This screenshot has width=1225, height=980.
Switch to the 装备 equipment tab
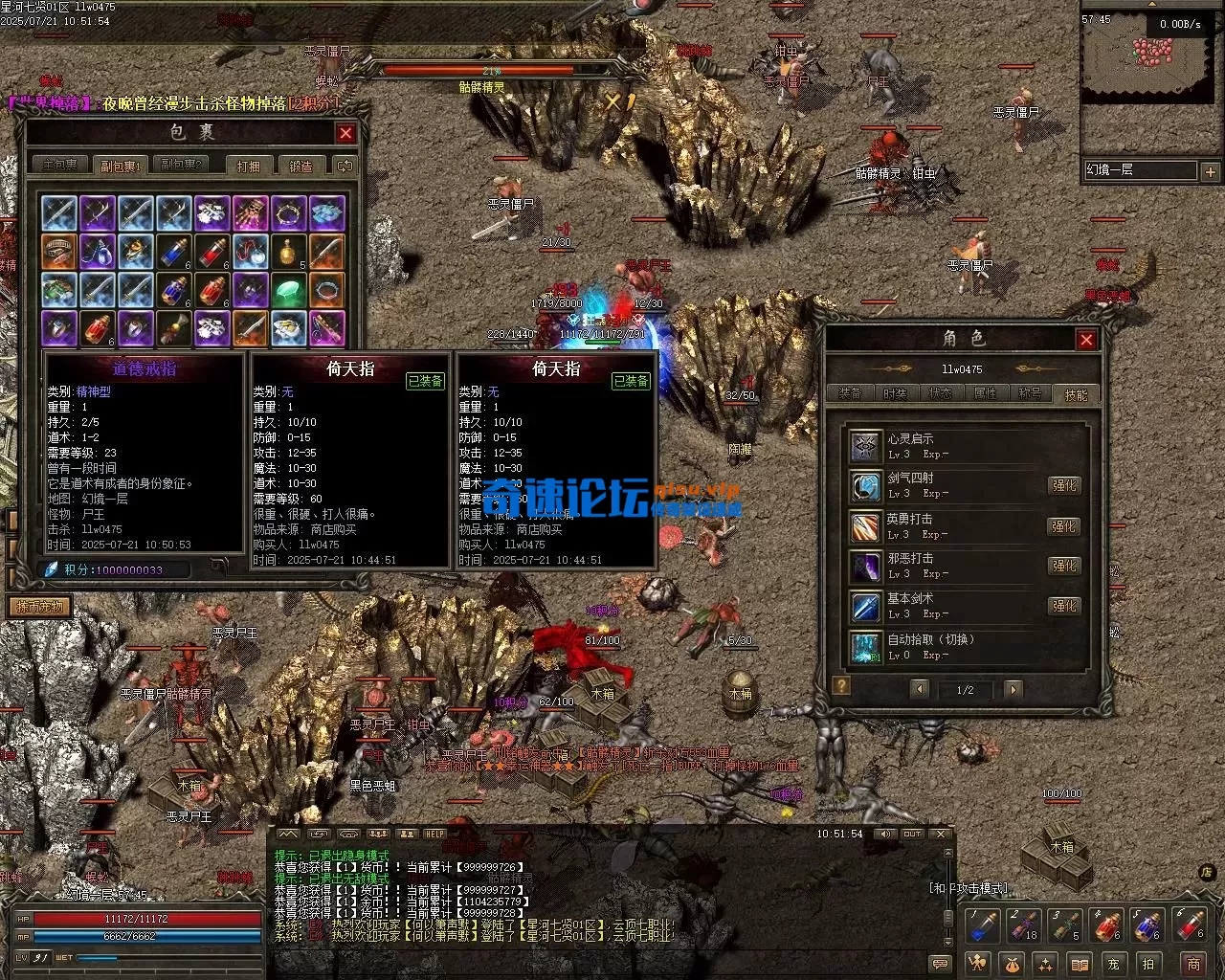[x=849, y=393]
